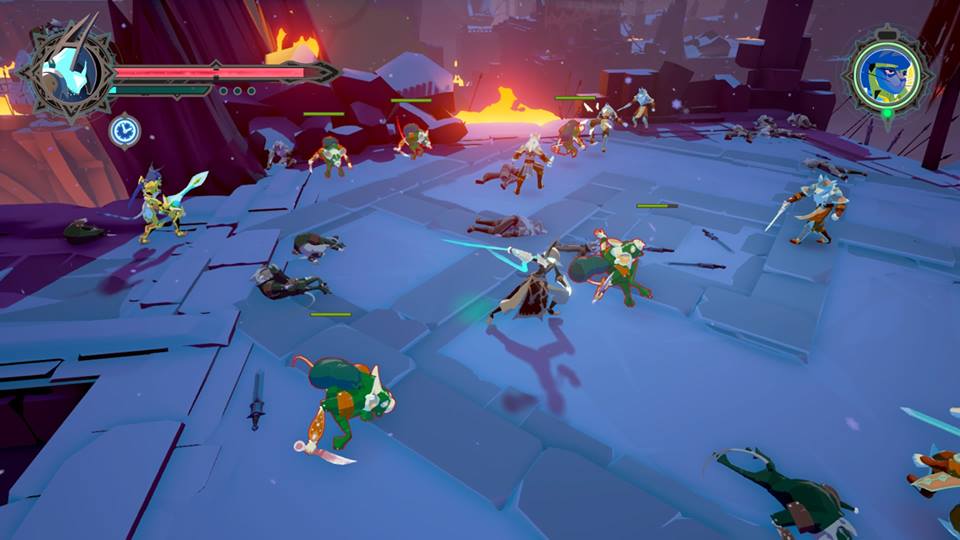Select the blue clock ability icon
The image size is (960, 540).
(x=124, y=130)
